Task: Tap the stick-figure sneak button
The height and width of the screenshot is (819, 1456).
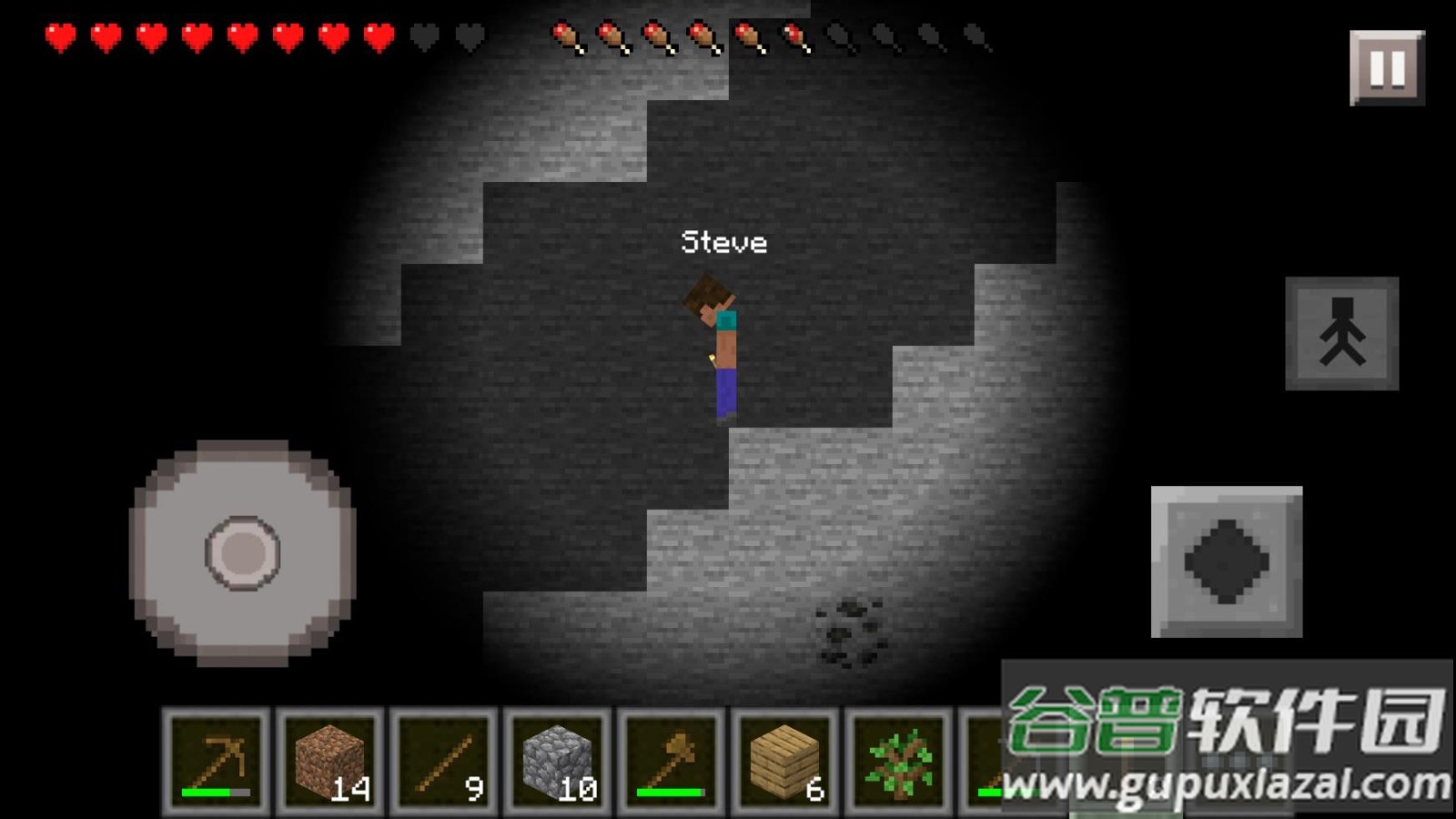Action: coord(1341,334)
